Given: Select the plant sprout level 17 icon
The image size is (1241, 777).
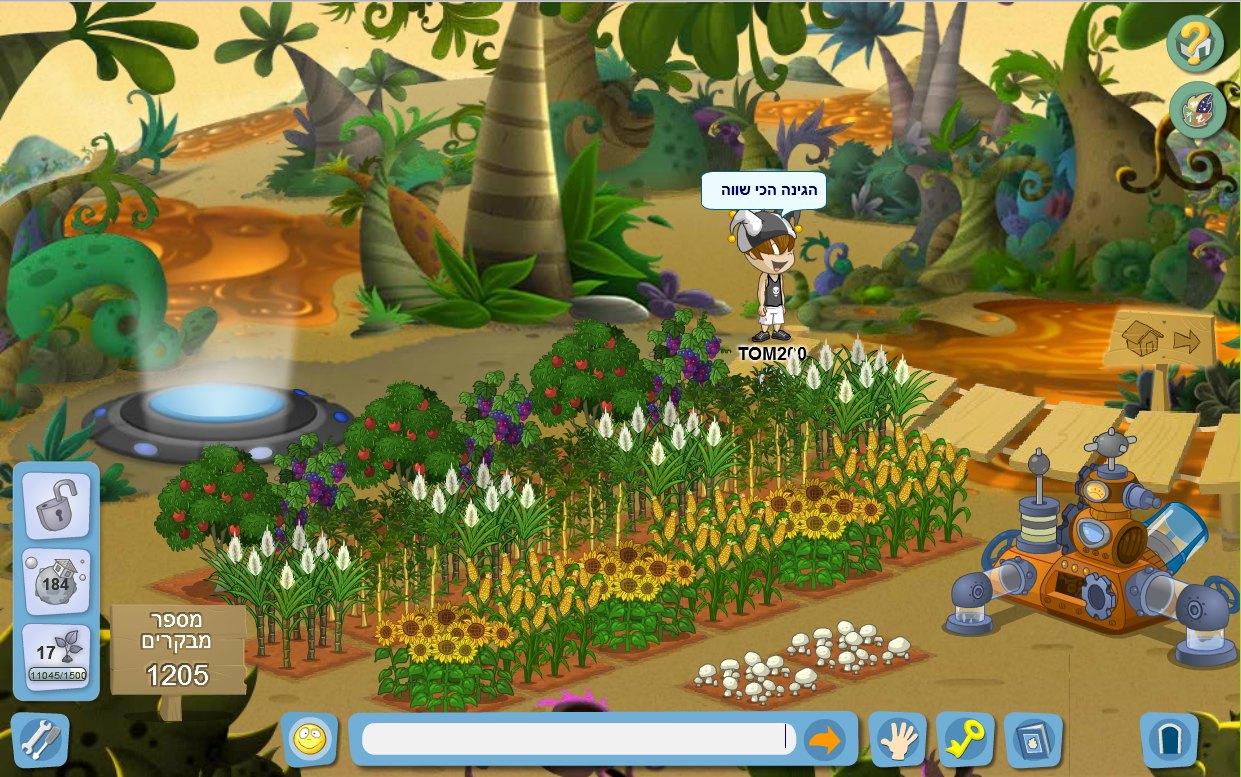Looking at the screenshot, I should (56, 657).
